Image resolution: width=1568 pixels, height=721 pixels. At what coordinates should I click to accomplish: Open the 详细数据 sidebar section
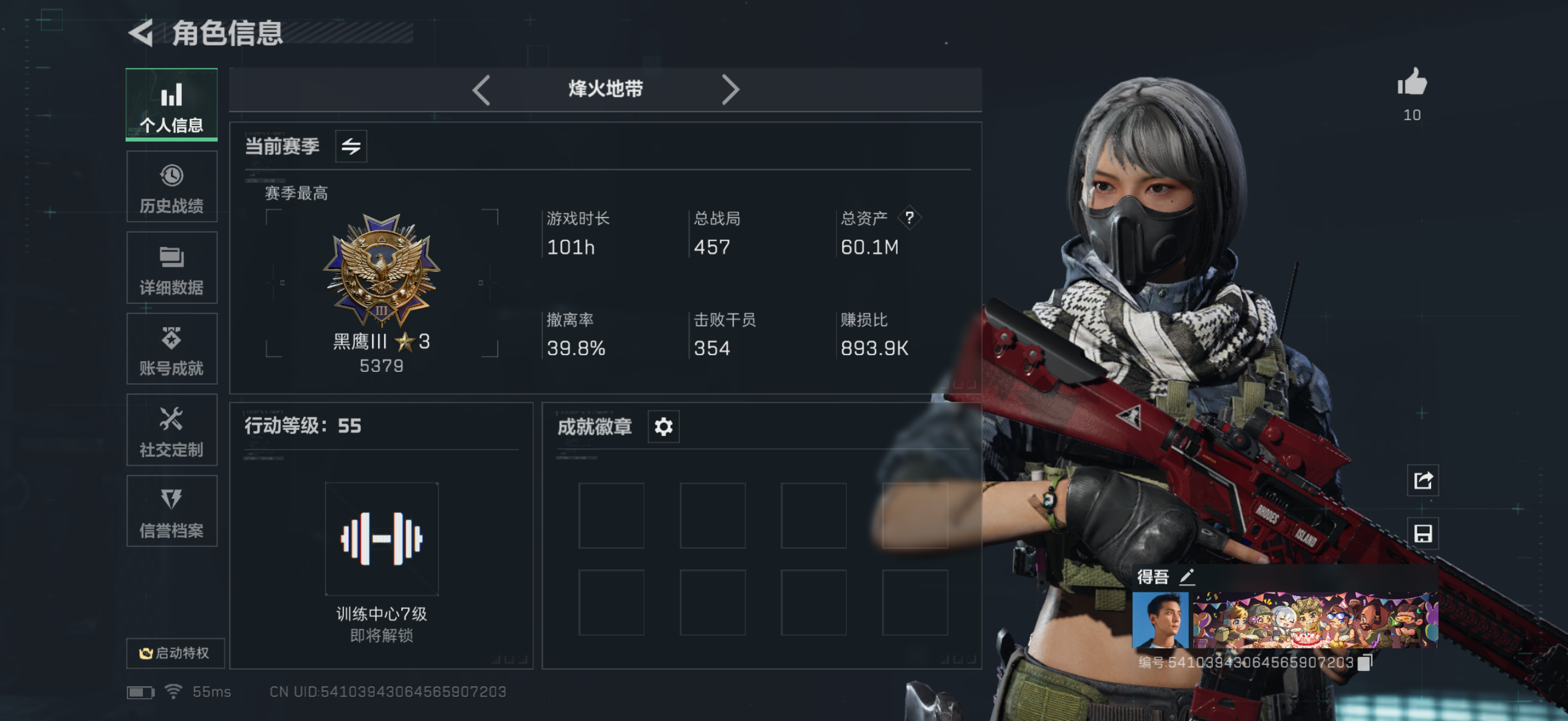click(172, 268)
